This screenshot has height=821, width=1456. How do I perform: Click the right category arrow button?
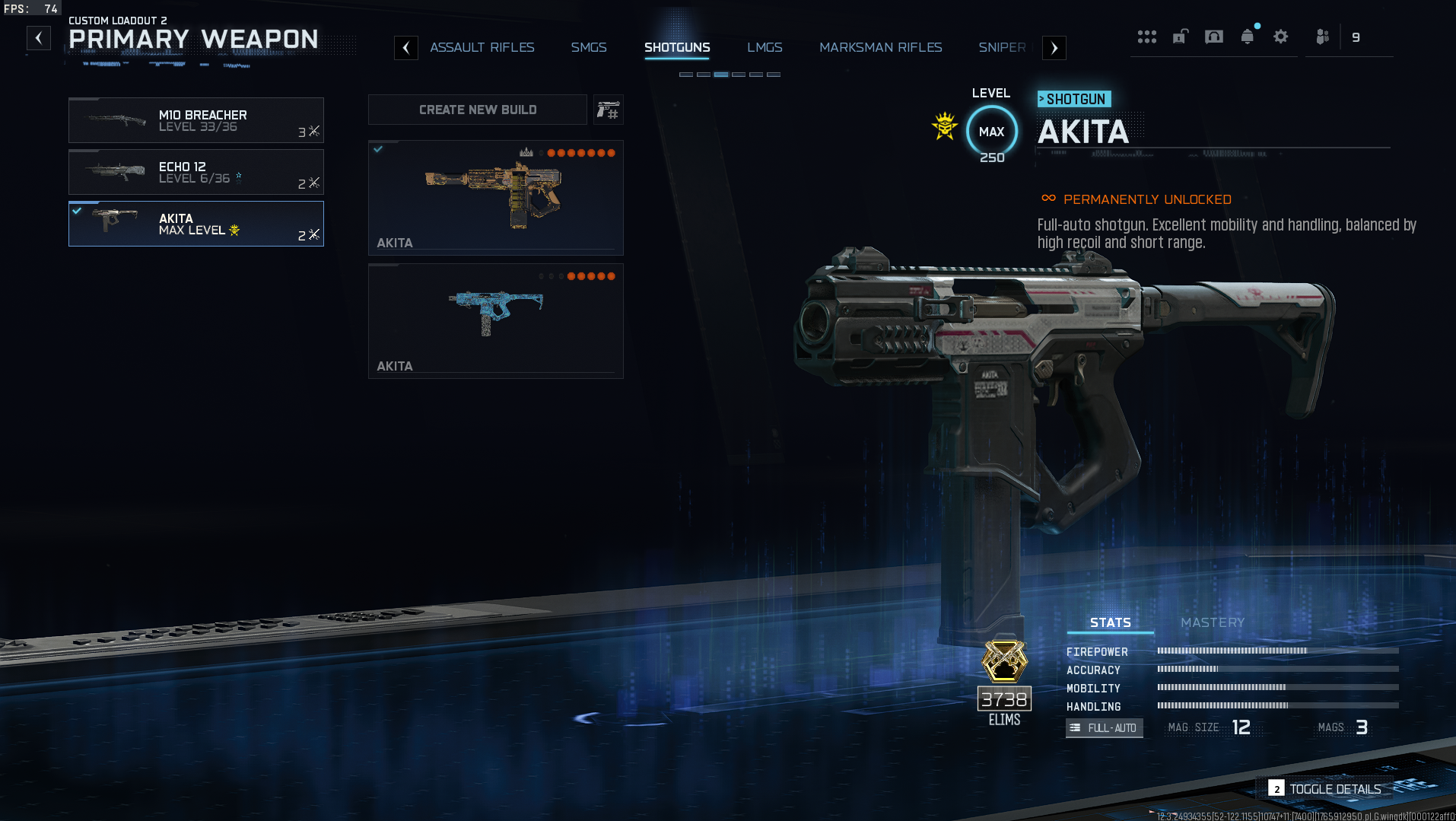point(1054,48)
